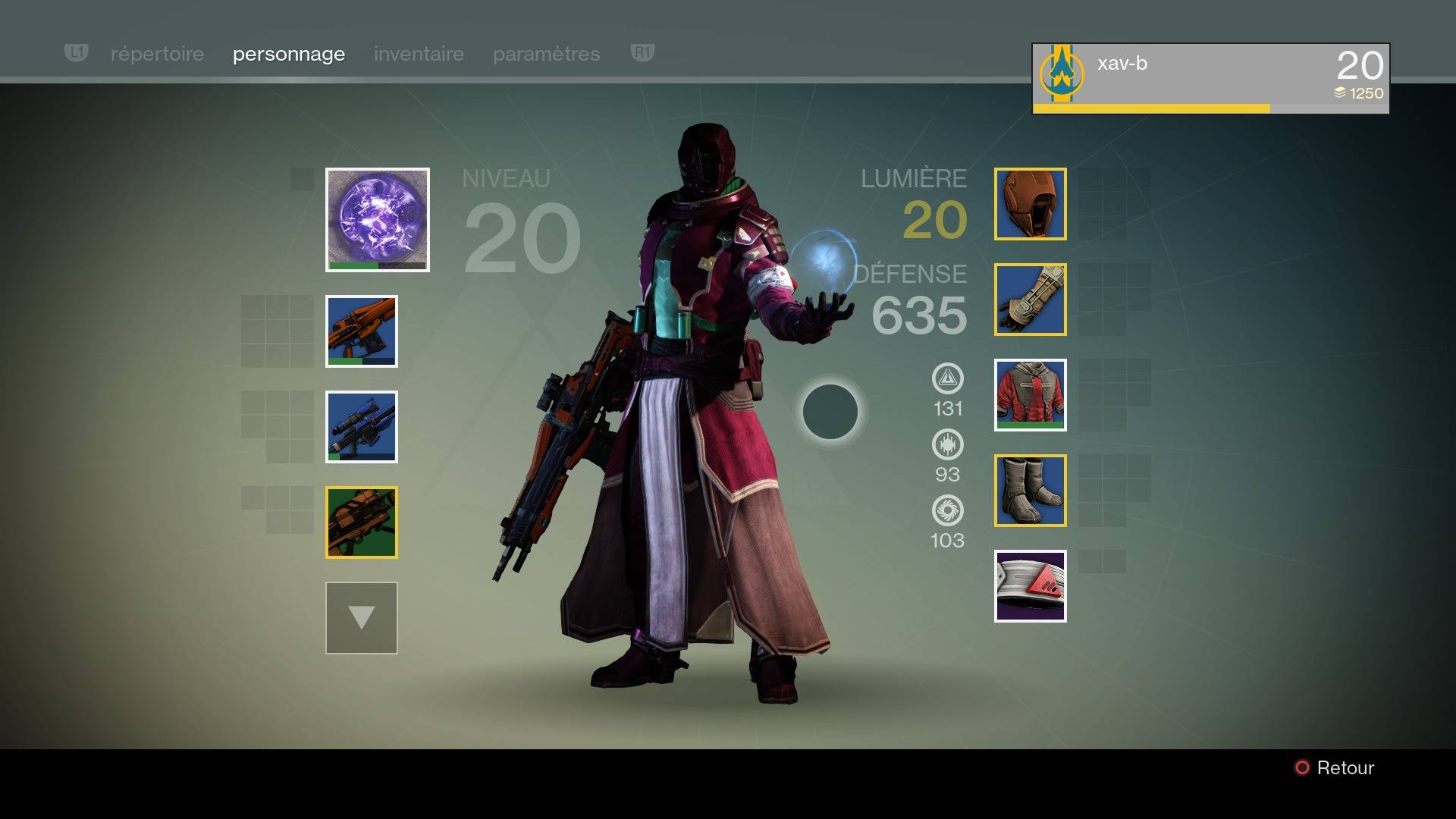The height and width of the screenshot is (819, 1456).
Task: Go to the paramètres tab
Action: click(546, 54)
